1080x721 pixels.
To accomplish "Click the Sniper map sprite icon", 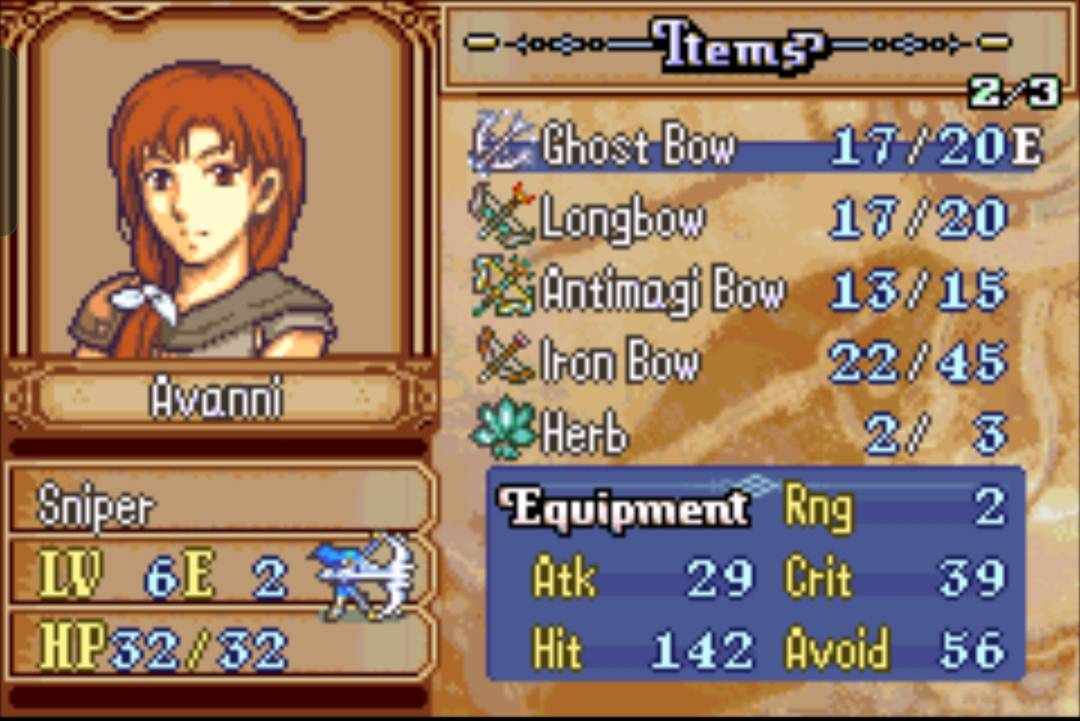I will (x=366, y=576).
